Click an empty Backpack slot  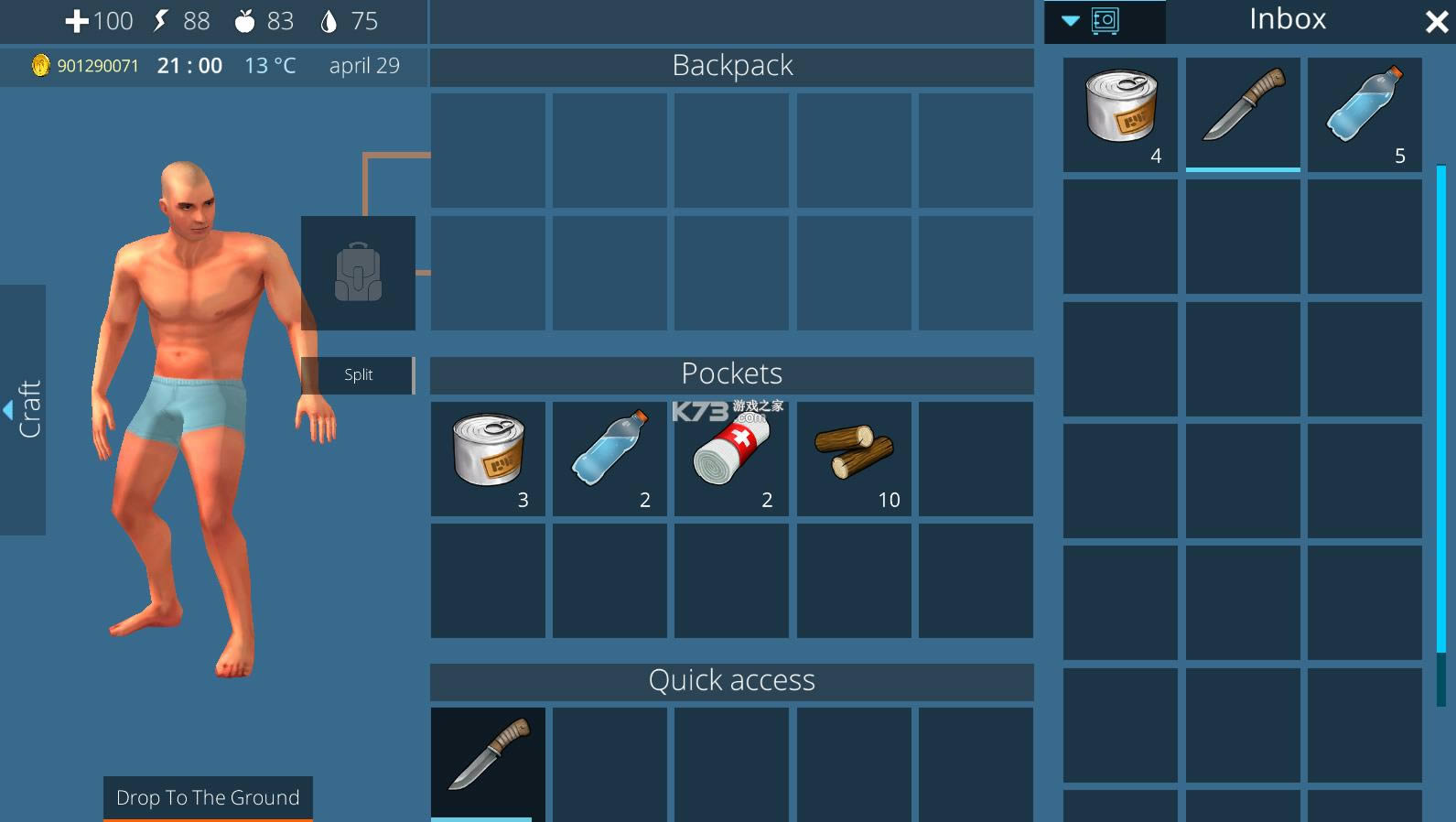487,149
